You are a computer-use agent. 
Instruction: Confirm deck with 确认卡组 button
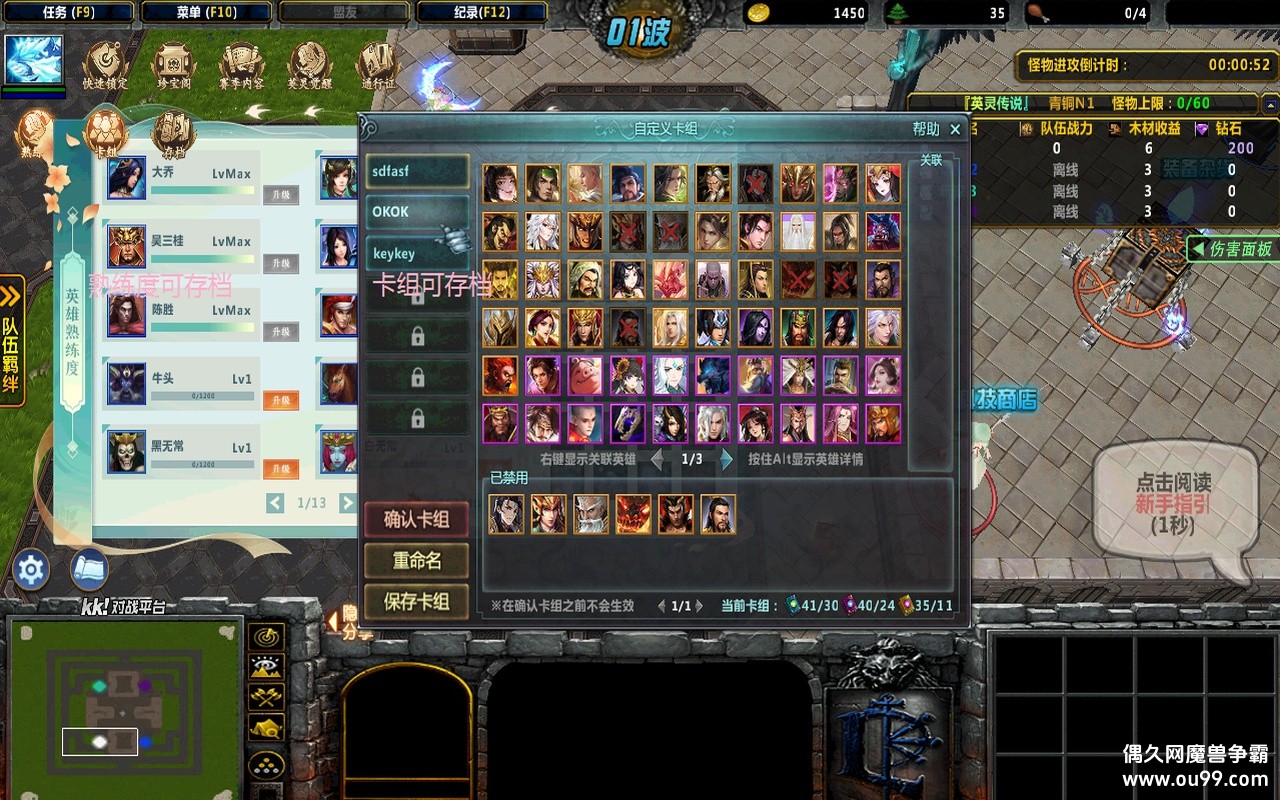point(416,519)
